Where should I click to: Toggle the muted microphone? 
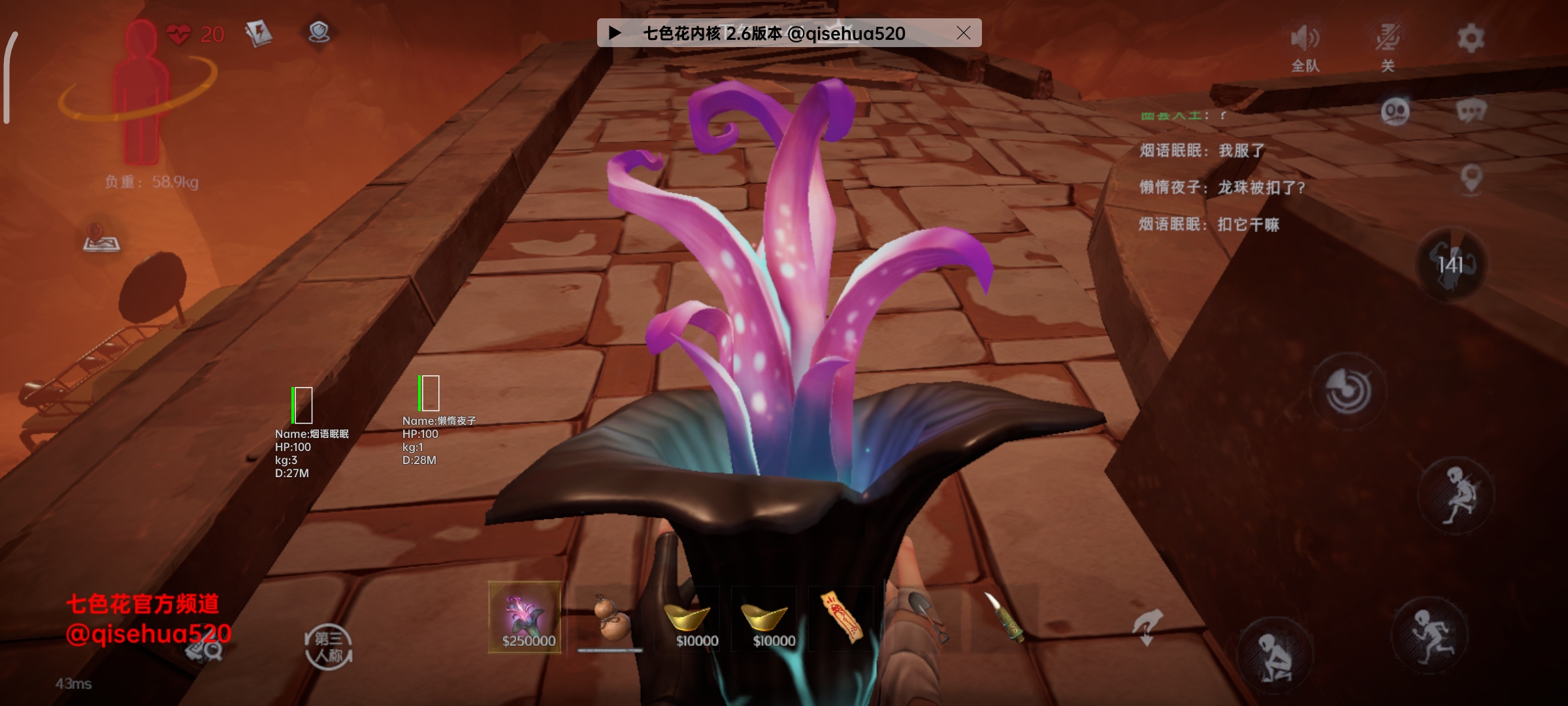click(x=1388, y=46)
